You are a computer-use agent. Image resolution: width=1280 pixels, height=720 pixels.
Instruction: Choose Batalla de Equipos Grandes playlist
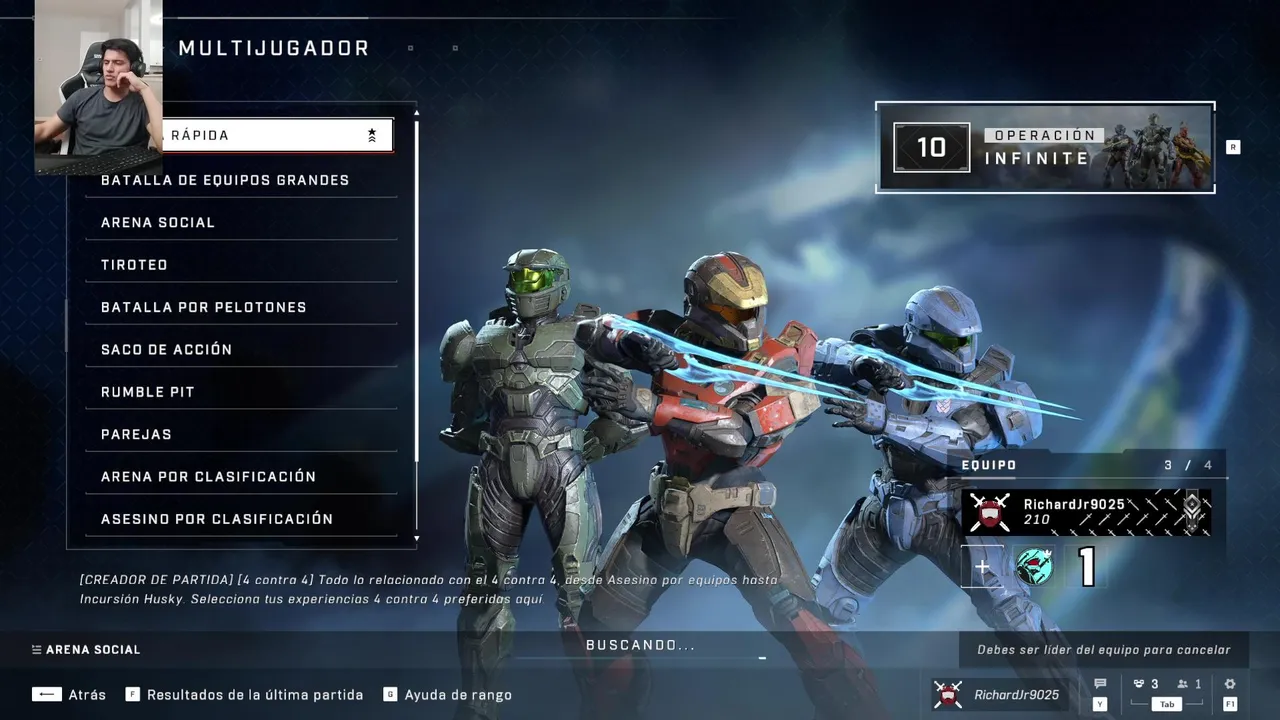(x=240, y=180)
